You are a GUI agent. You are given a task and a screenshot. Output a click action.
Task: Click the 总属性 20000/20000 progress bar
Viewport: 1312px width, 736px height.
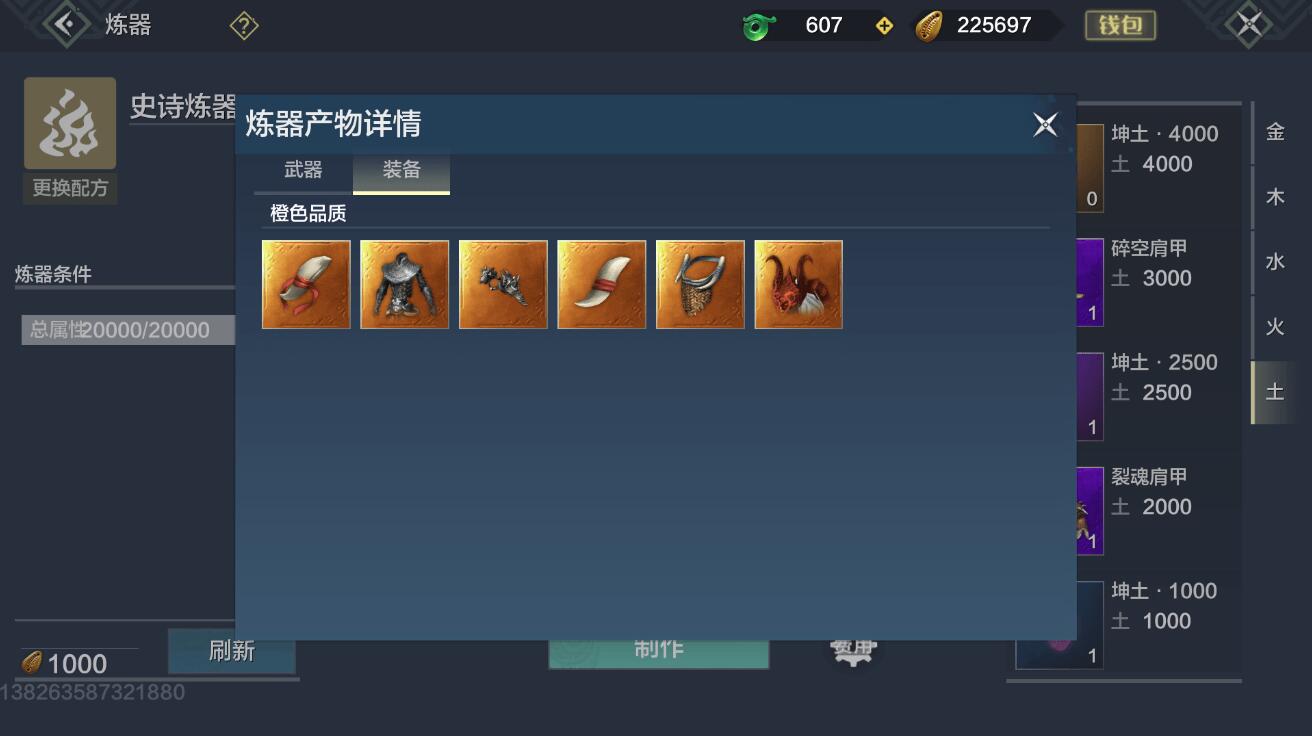127,330
